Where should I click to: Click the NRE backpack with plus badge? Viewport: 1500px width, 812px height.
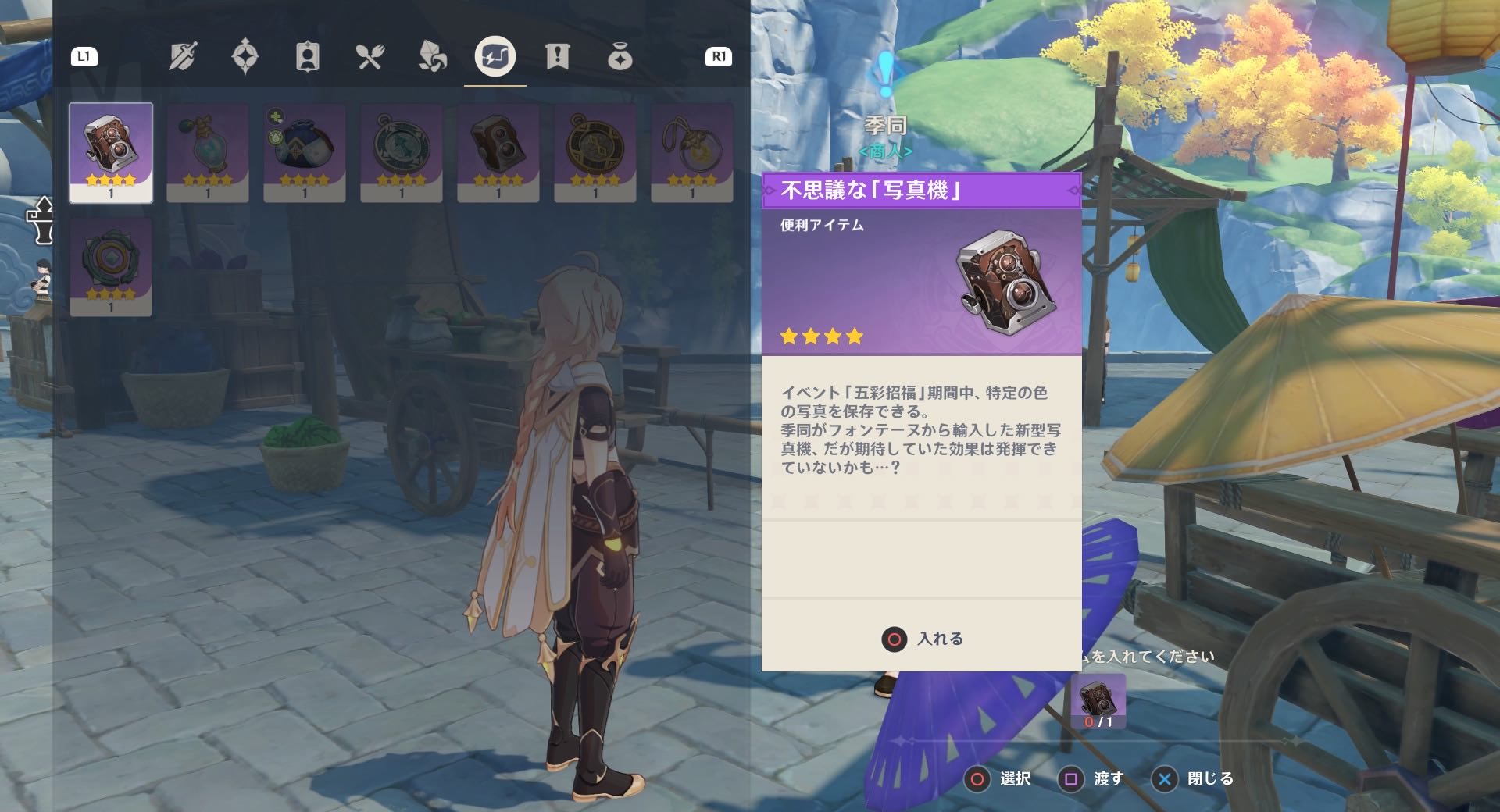(304, 148)
